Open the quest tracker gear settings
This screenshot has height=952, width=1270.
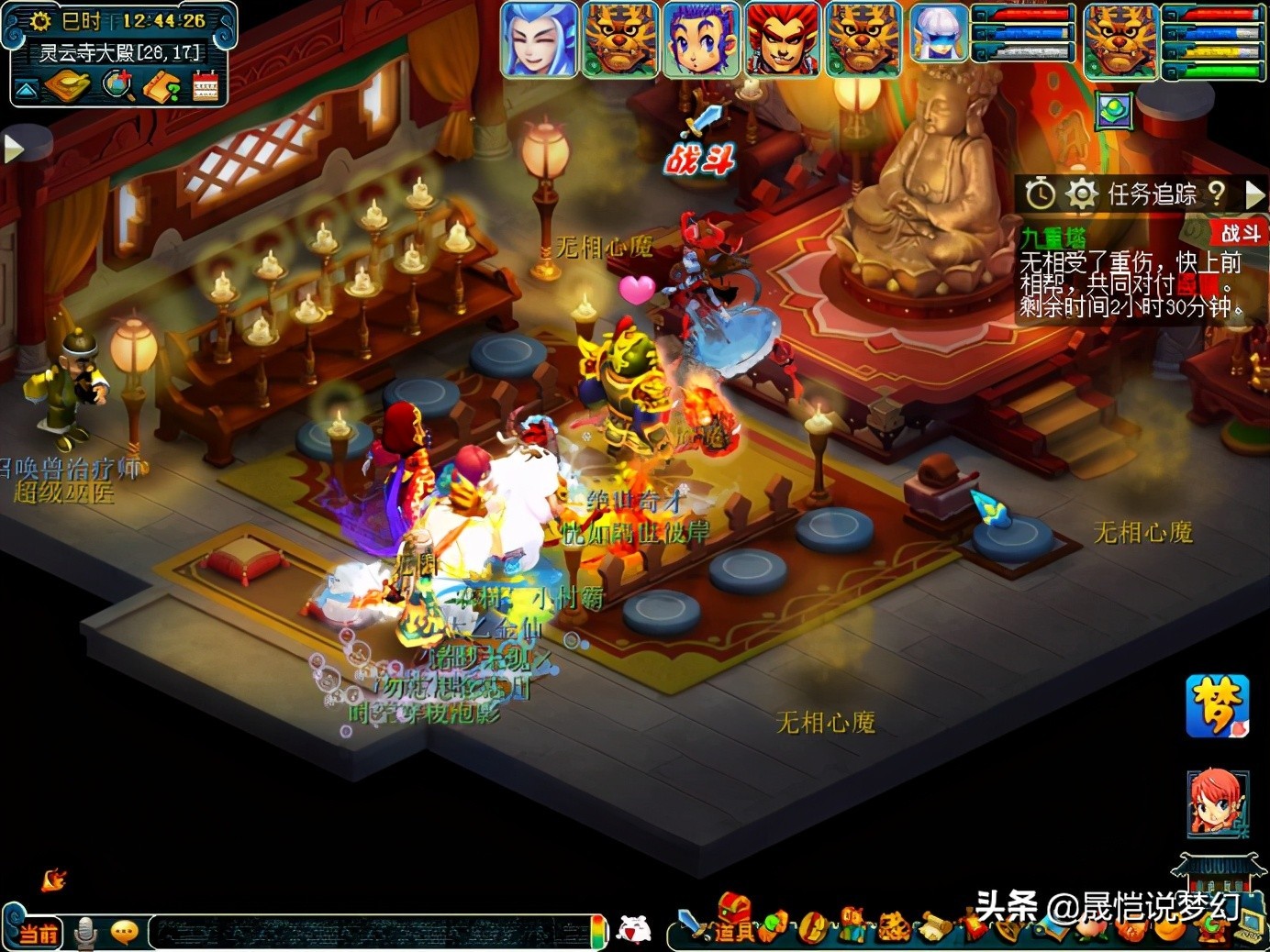pyautogui.click(x=1082, y=194)
